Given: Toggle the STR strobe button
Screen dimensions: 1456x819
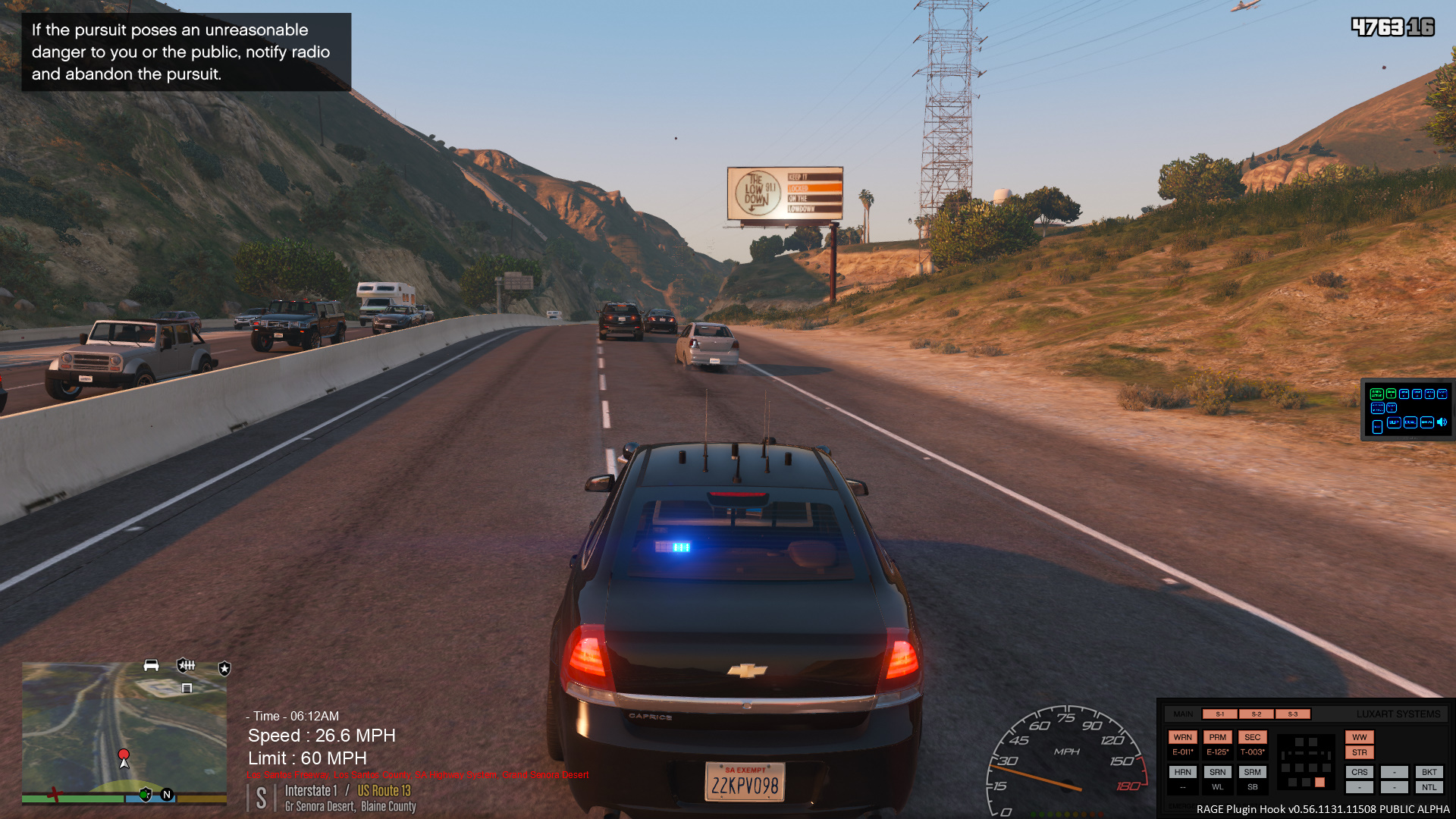Looking at the screenshot, I should [x=1359, y=752].
